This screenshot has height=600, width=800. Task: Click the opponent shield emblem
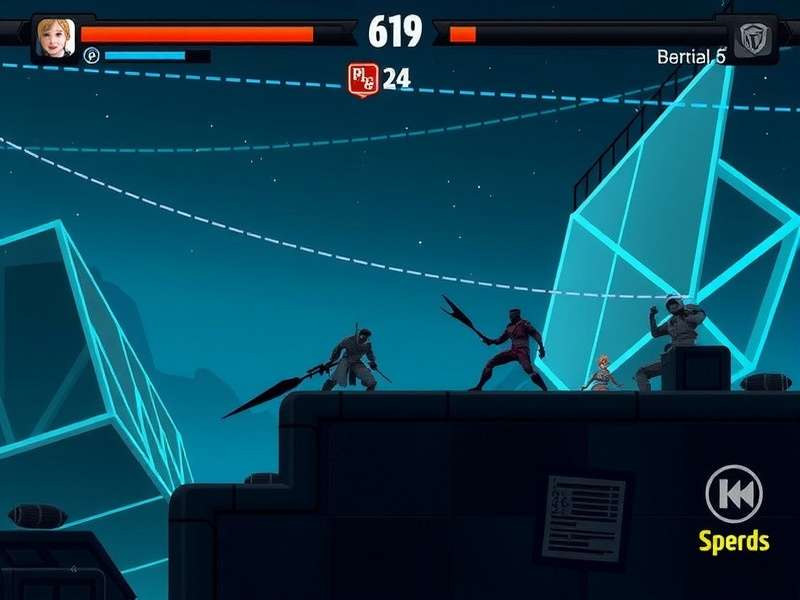(x=749, y=39)
